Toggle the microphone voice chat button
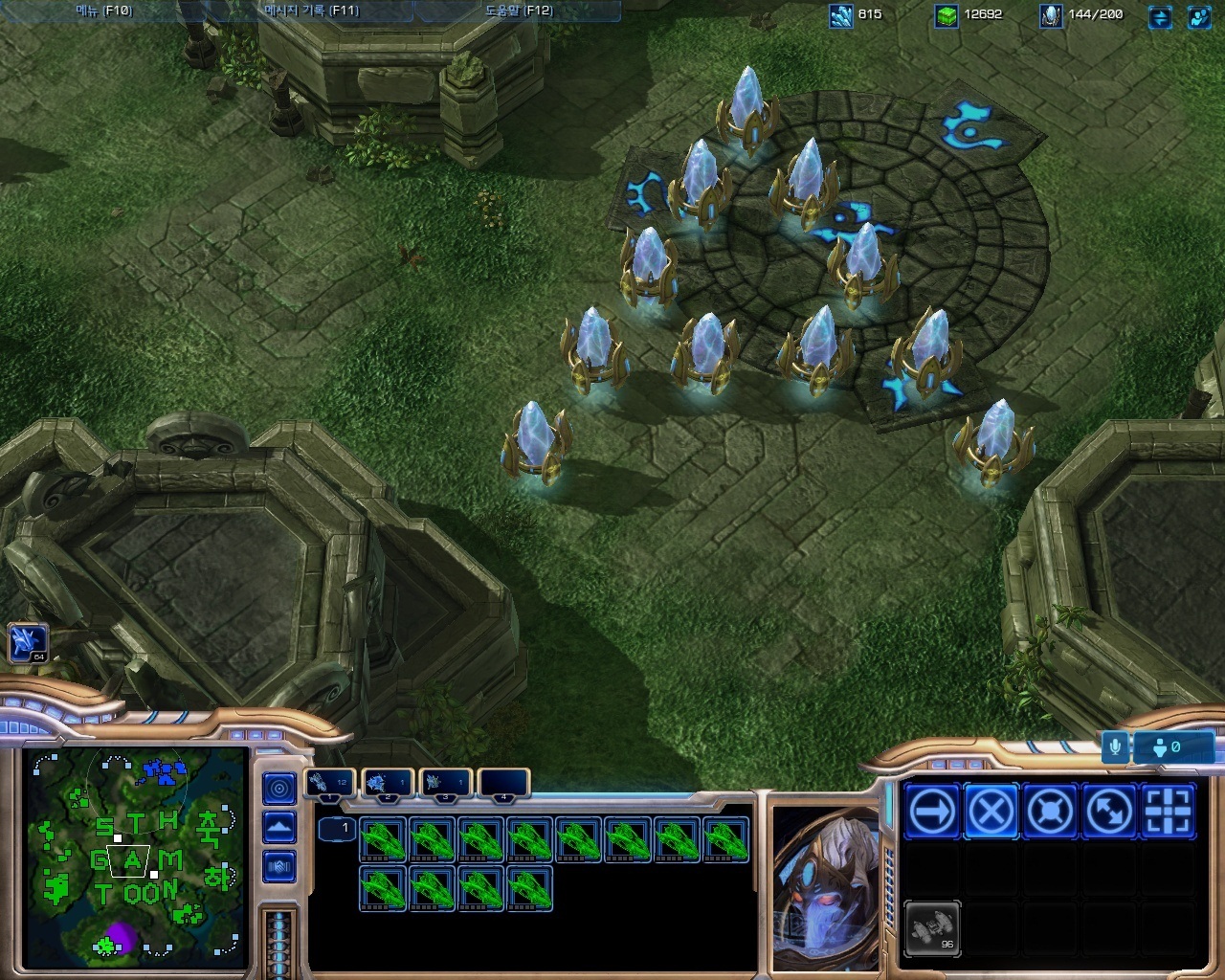The width and height of the screenshot is (1225, 980). click(x=1115, y=746)
